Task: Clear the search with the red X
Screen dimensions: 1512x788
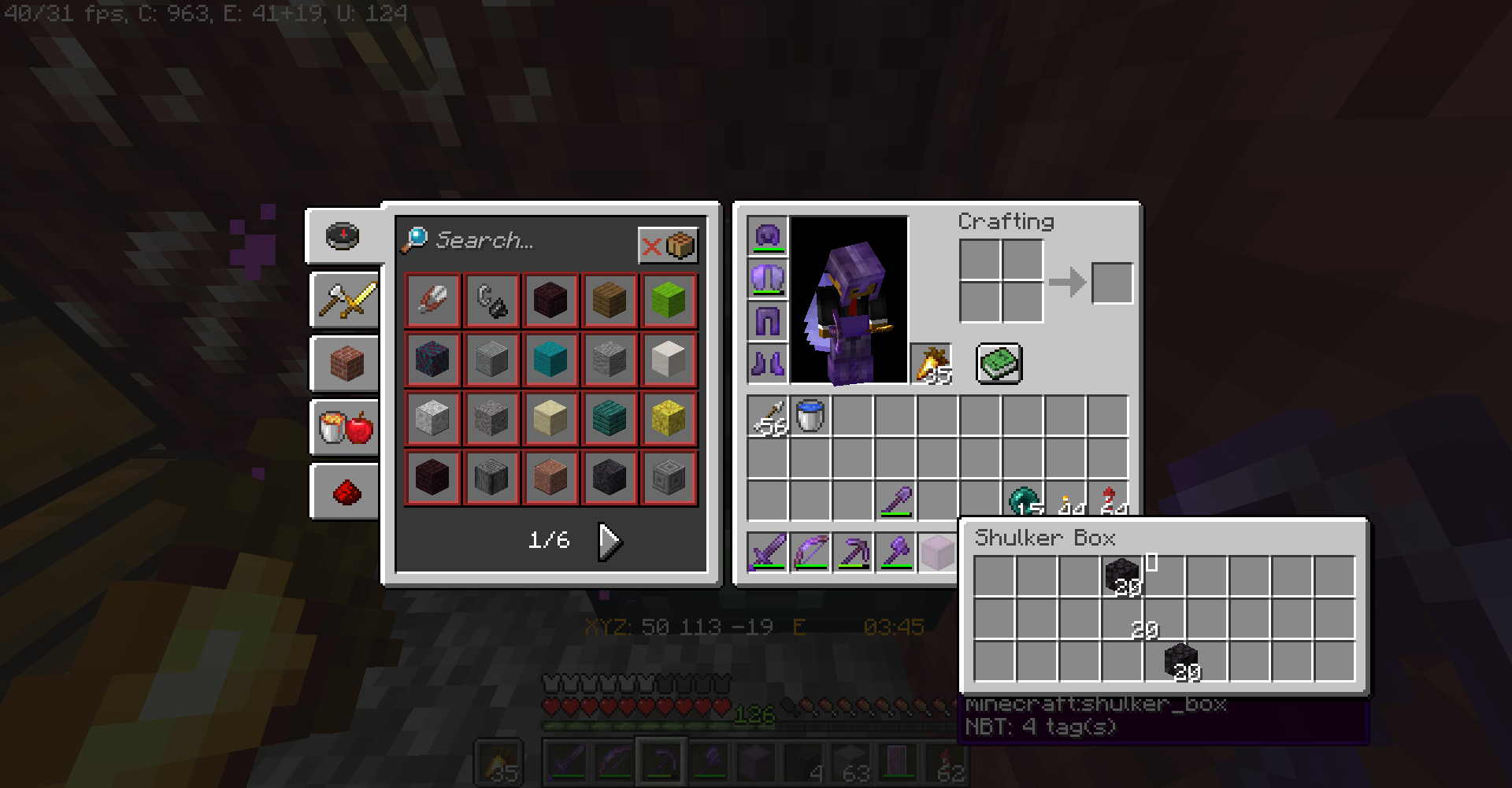Action: (650, 246)
